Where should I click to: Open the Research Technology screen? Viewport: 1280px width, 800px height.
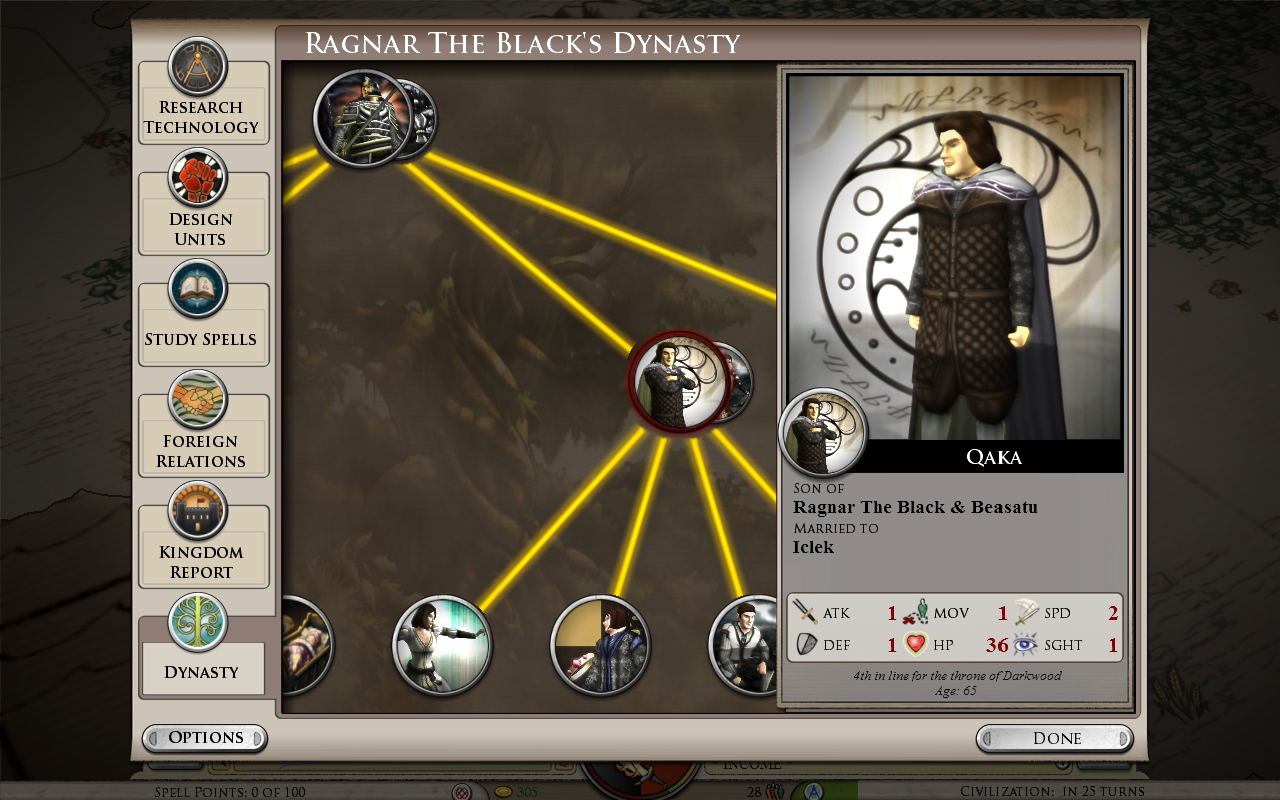click(202, 102)
